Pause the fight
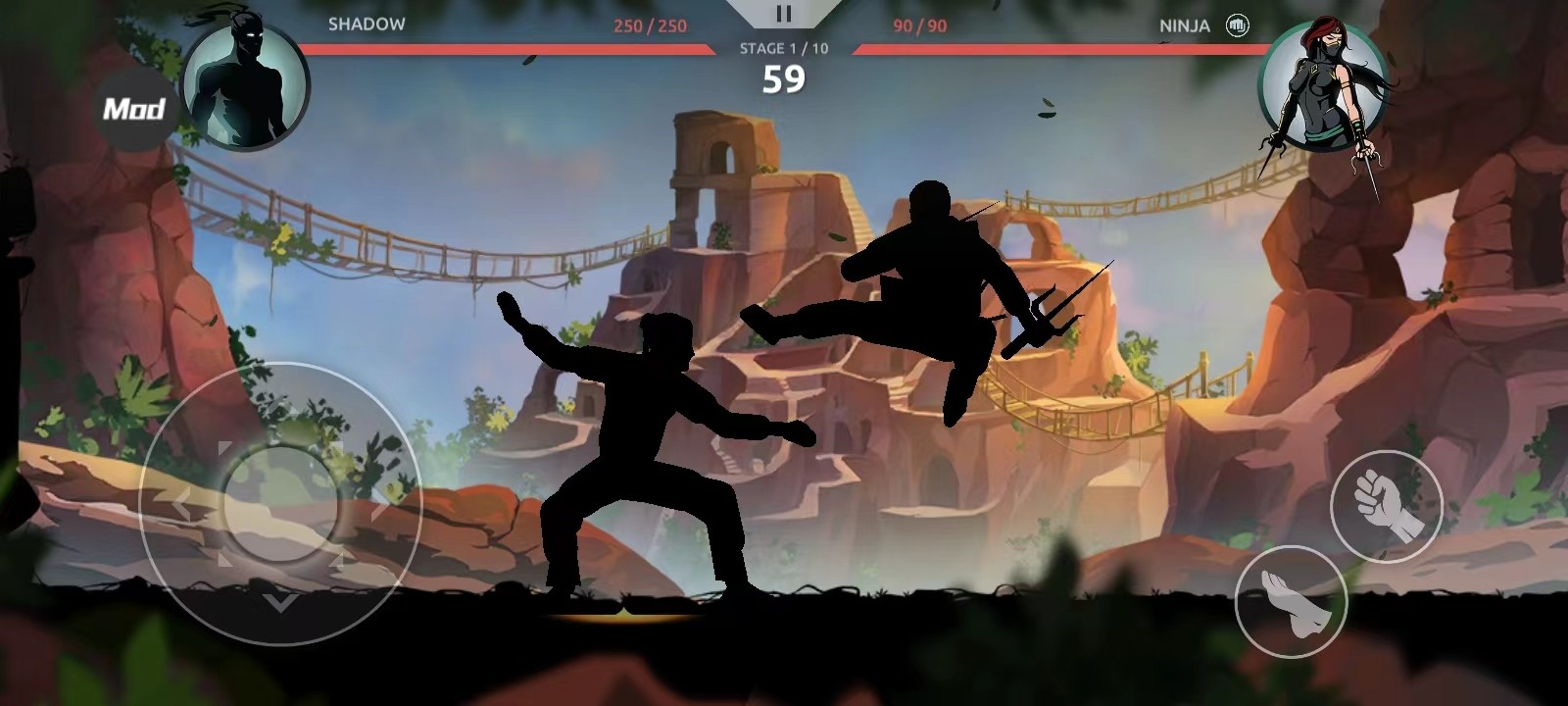This screenshot has width=1568, height=706. coord(783,14)
